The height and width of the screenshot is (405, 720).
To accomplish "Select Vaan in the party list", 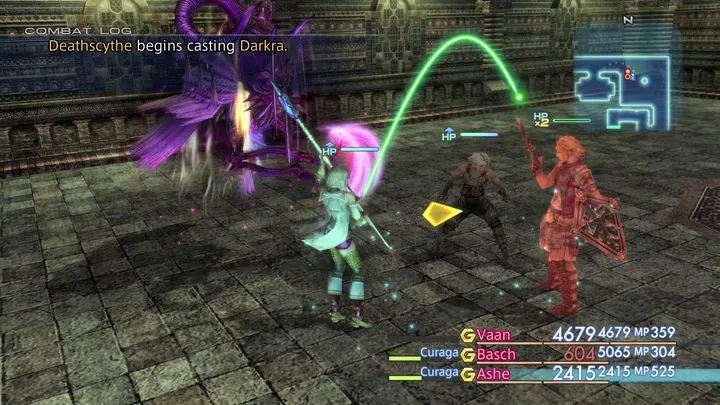I will (x=493, y=335).
